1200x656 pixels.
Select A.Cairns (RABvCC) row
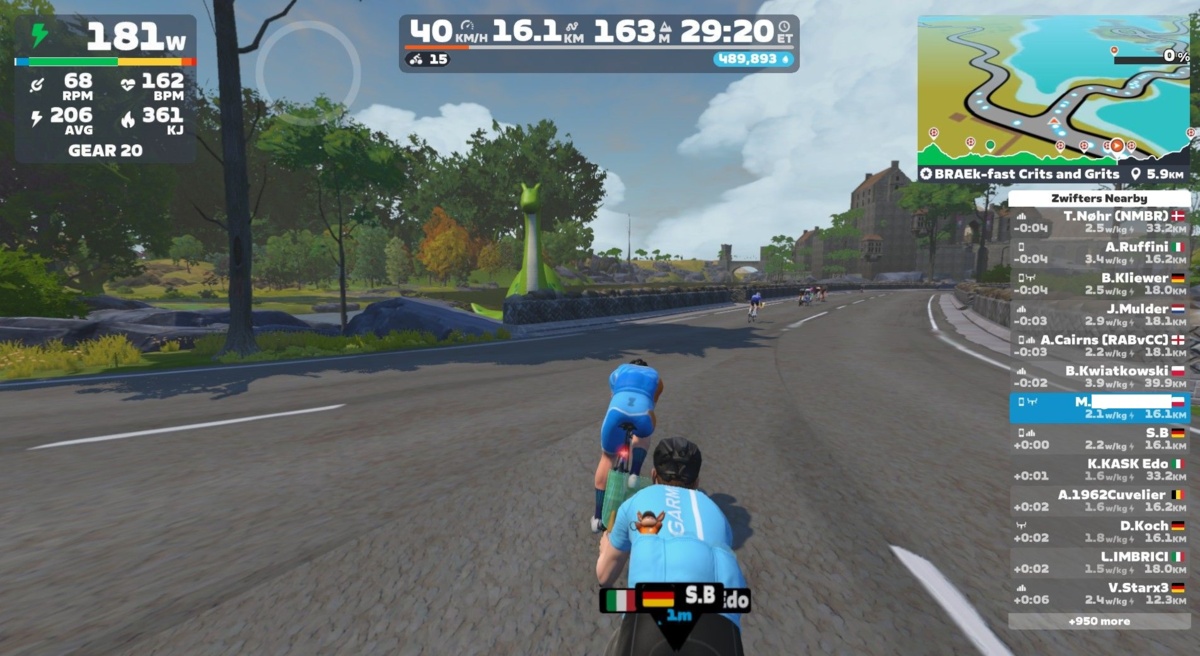coord(1098,346)
